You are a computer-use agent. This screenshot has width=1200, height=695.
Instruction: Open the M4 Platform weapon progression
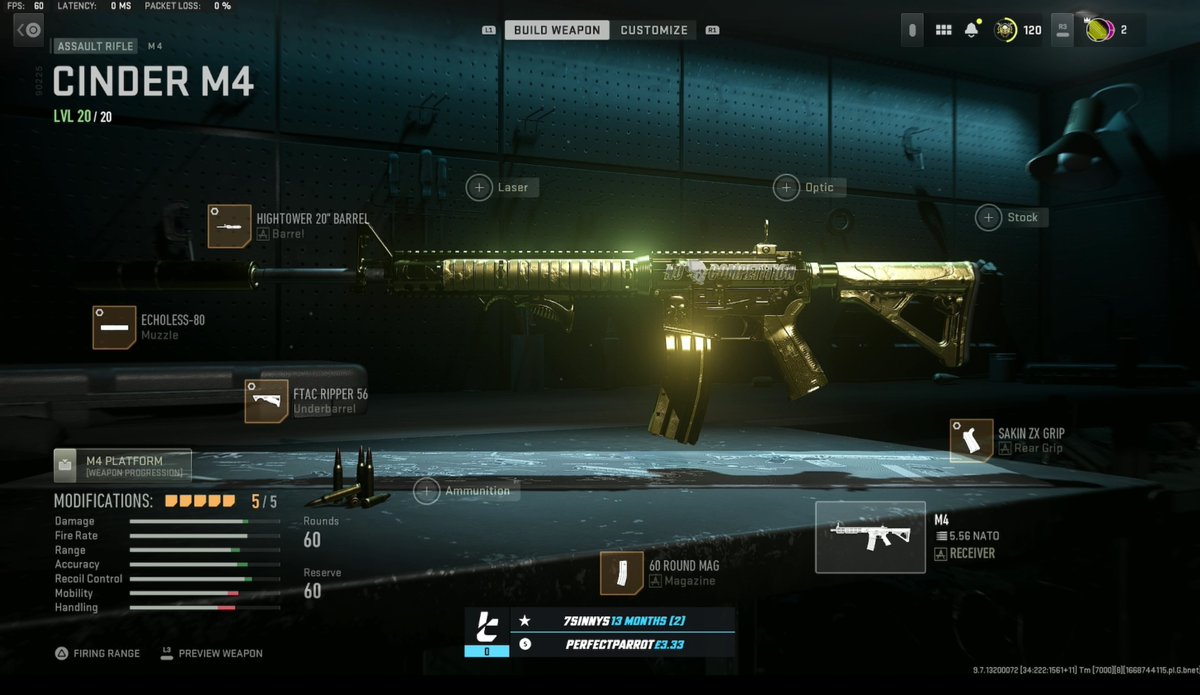122,466
